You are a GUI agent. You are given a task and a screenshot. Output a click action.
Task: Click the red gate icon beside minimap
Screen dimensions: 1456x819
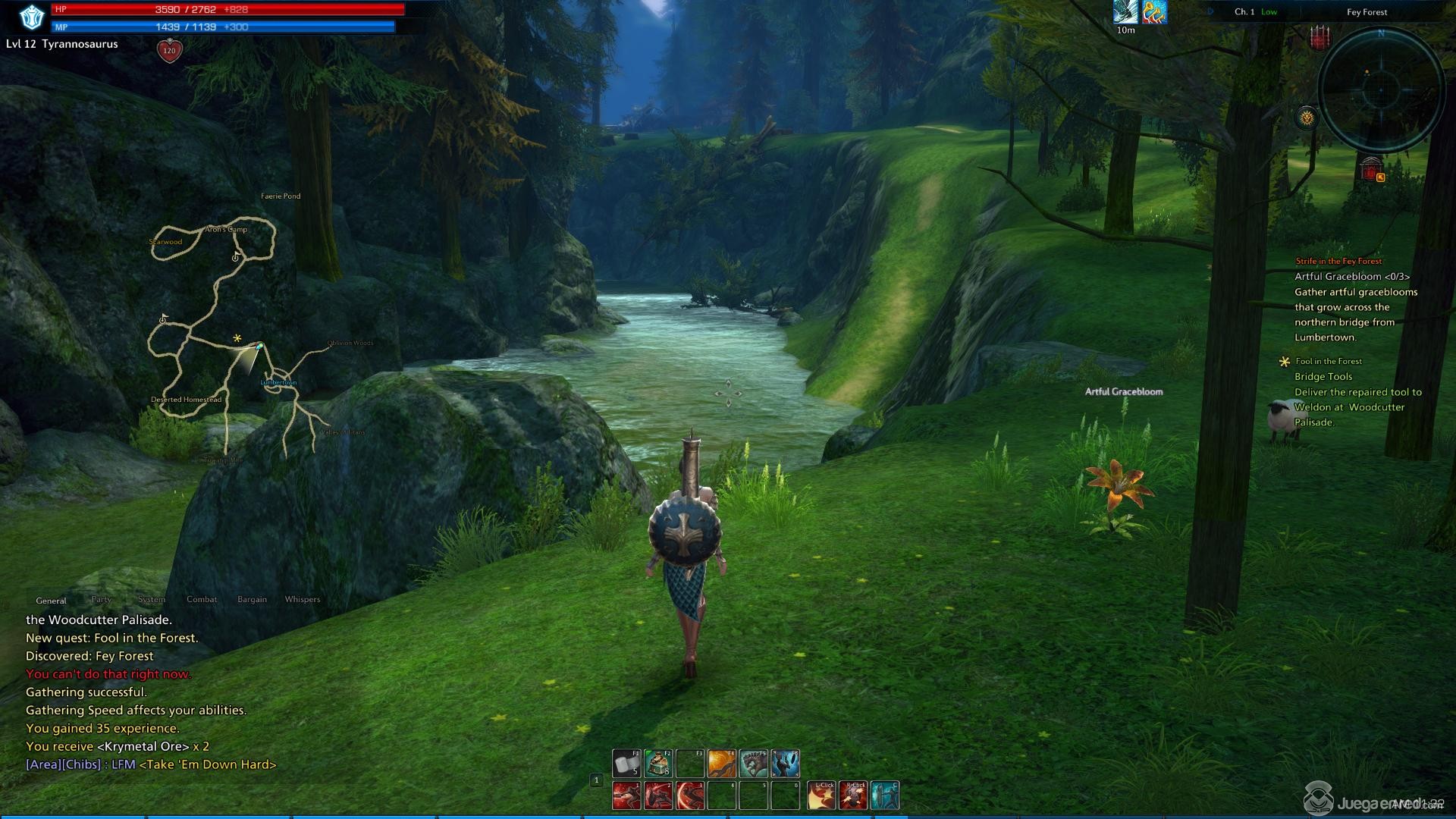point(1320,37)
